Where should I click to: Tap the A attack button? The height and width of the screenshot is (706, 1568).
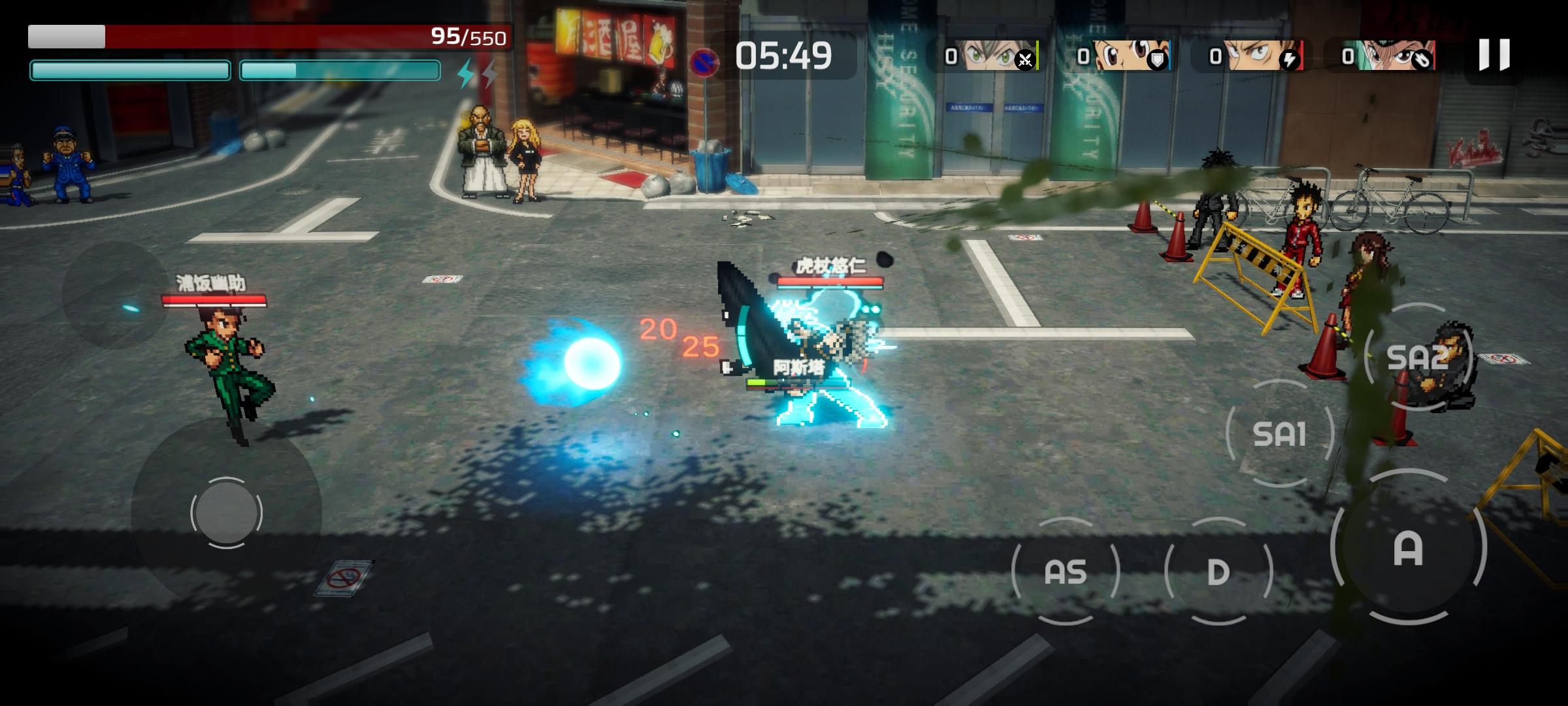click(1408, 548)
